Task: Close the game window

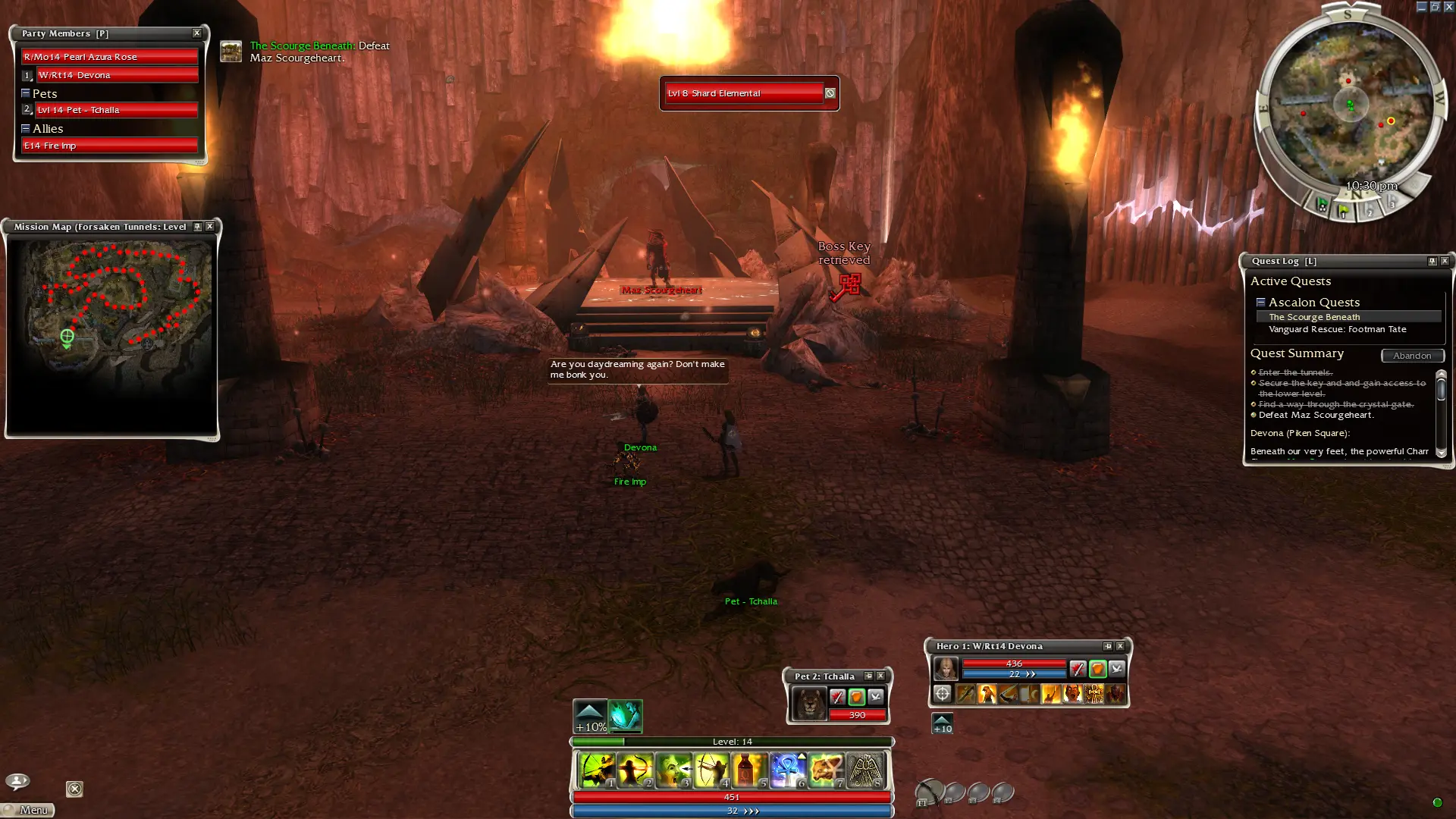Action: [1448, 7]
